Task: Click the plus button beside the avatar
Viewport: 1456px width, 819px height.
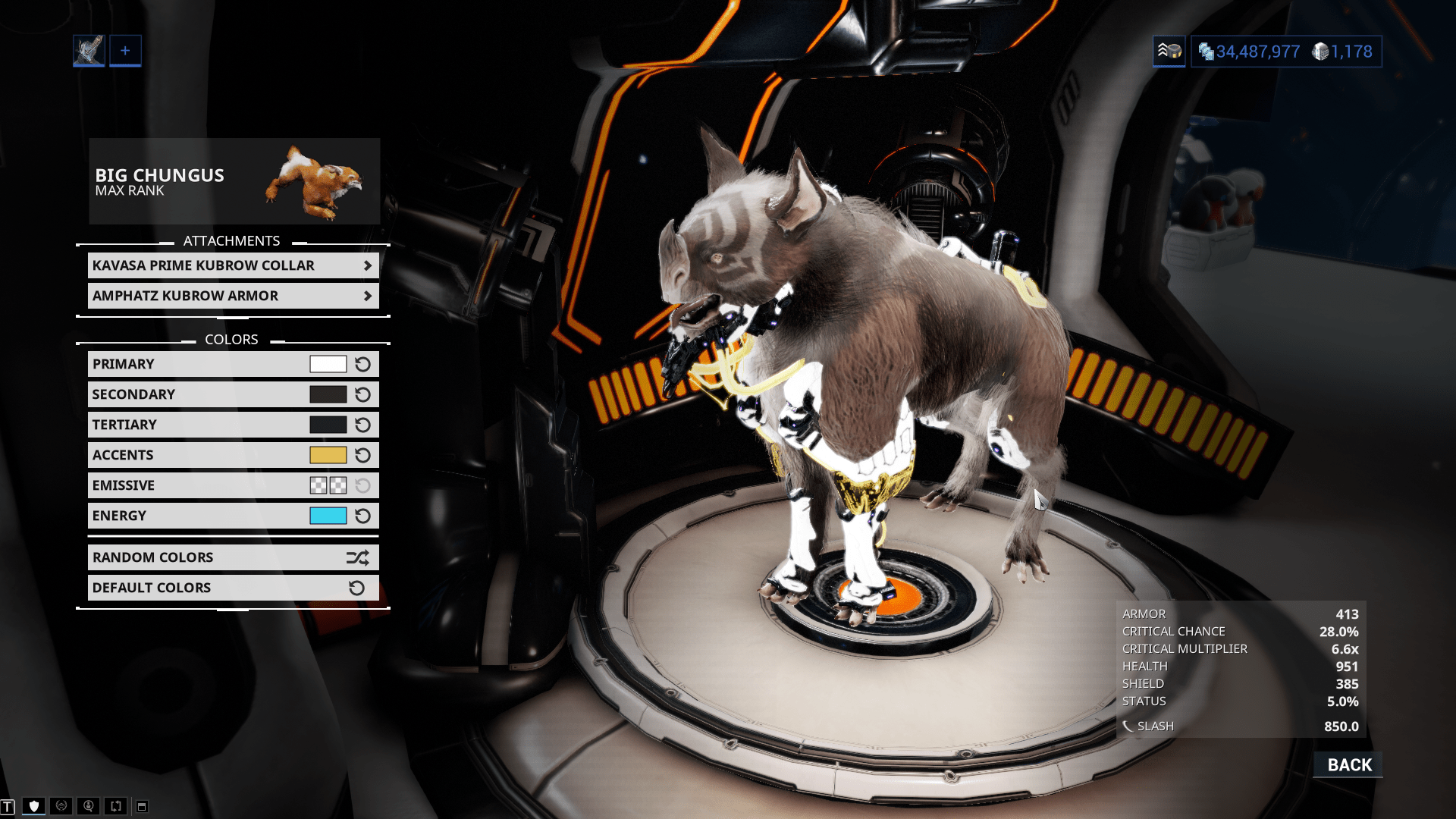Action: (x=125, y=51)
